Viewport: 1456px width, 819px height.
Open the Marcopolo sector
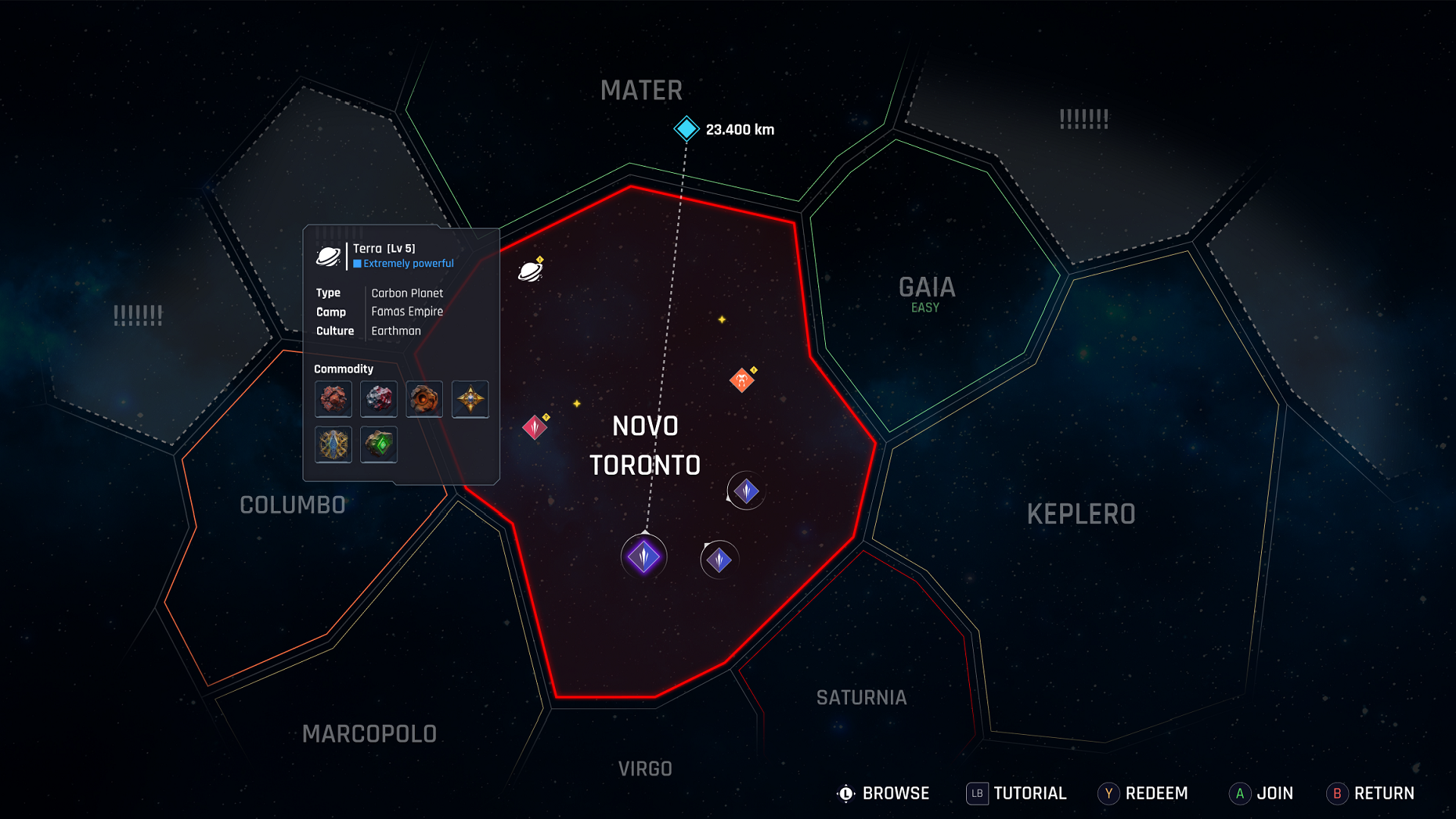click(369, 734)
